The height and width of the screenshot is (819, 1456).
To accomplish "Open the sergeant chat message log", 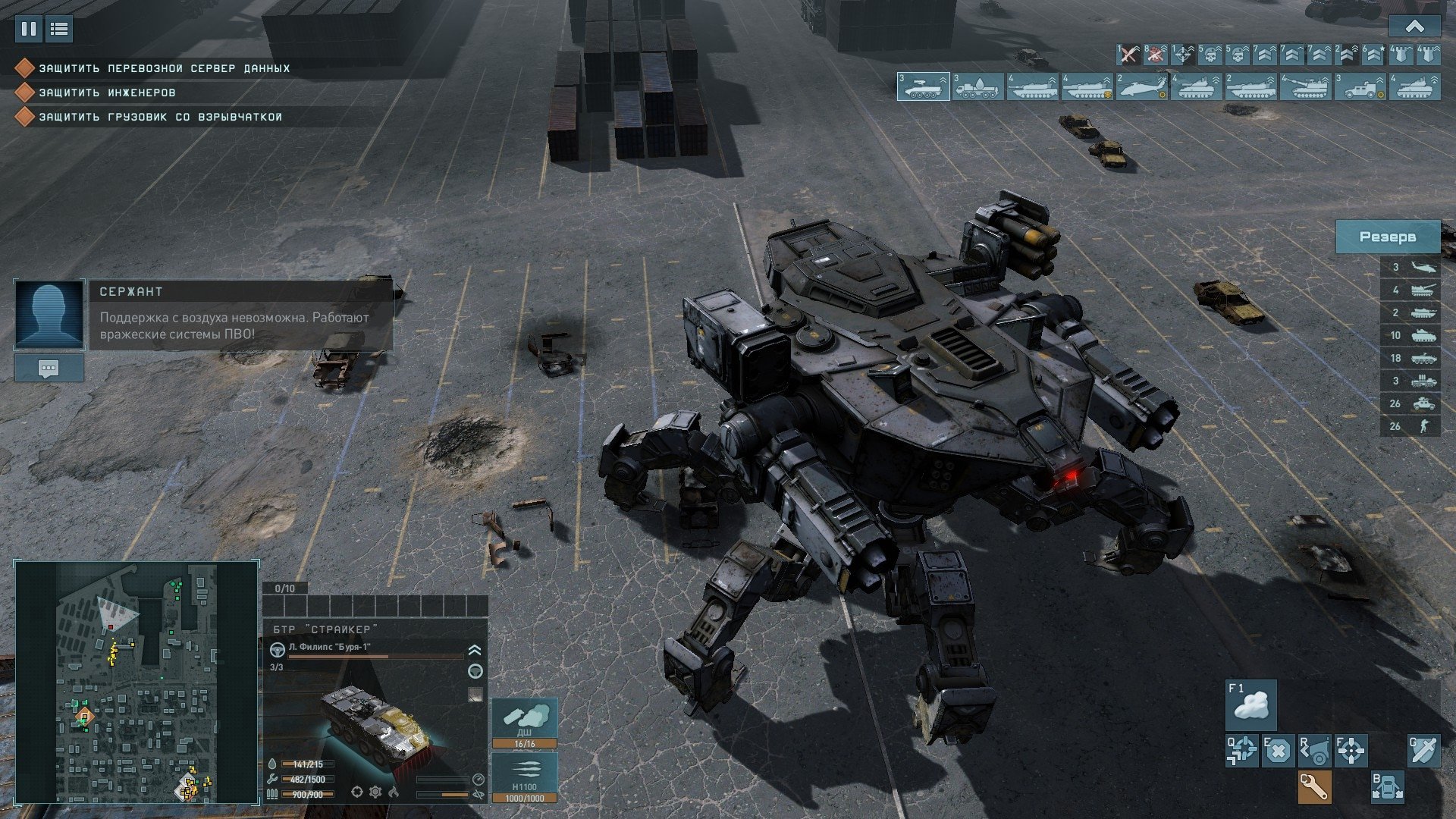I will [x=49, y=369].
